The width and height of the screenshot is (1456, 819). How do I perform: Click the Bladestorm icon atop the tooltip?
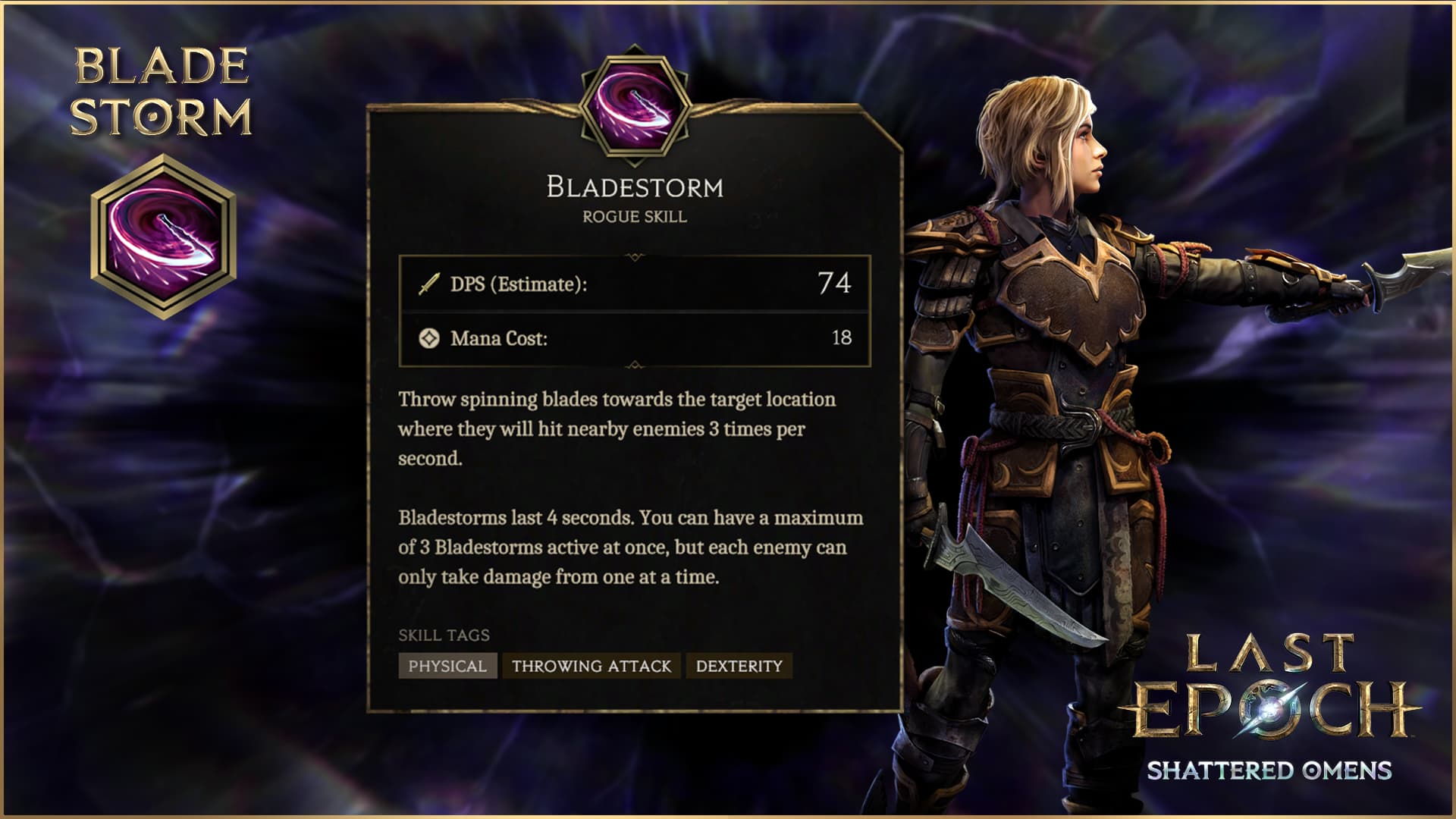(635, 106)
